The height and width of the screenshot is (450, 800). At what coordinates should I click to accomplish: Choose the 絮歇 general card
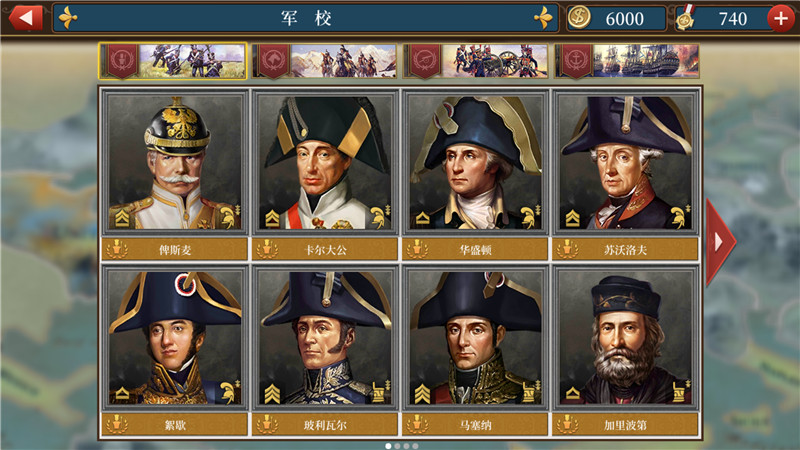click(174, 340)
